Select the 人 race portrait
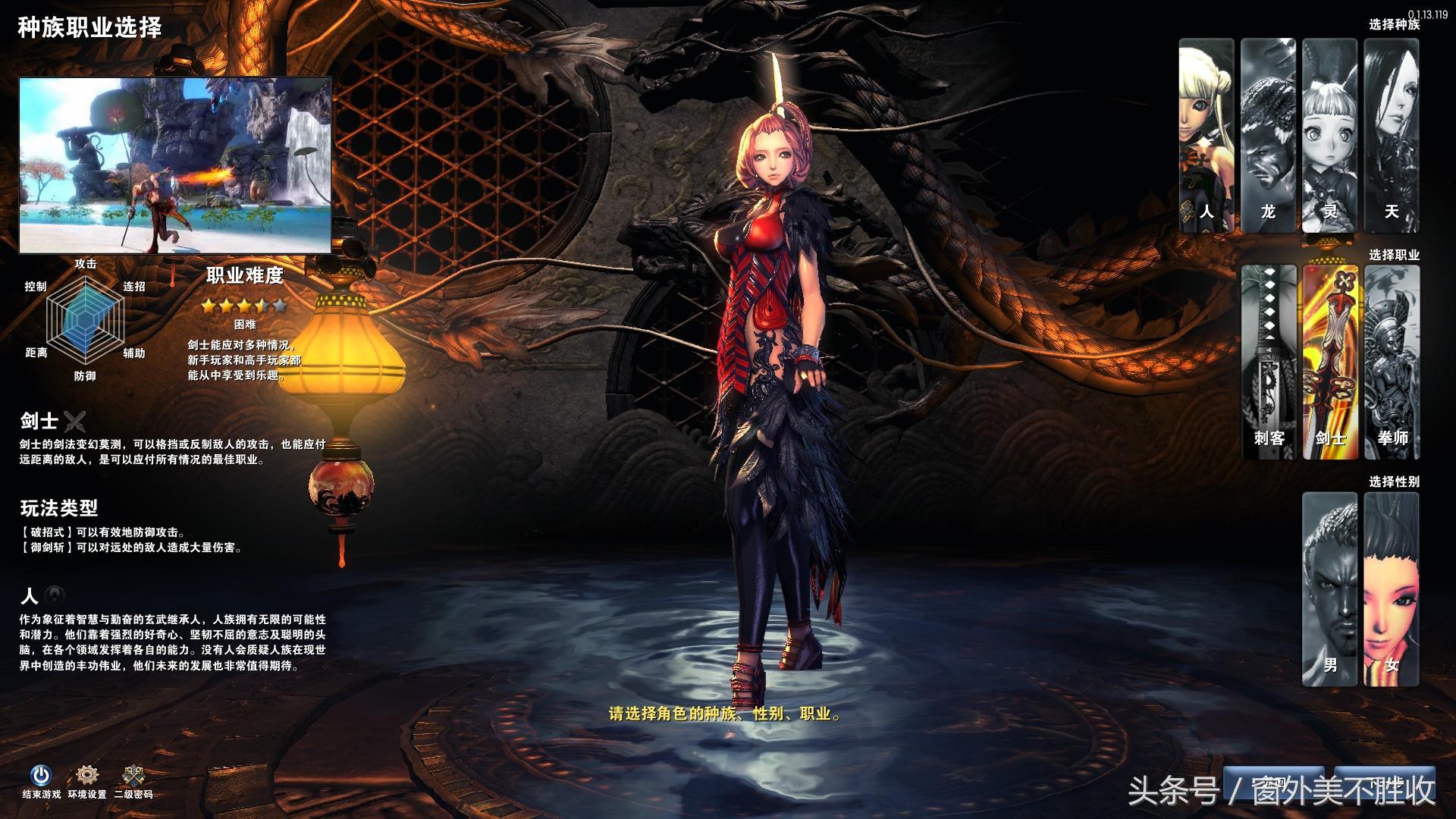 (1207, 135)
